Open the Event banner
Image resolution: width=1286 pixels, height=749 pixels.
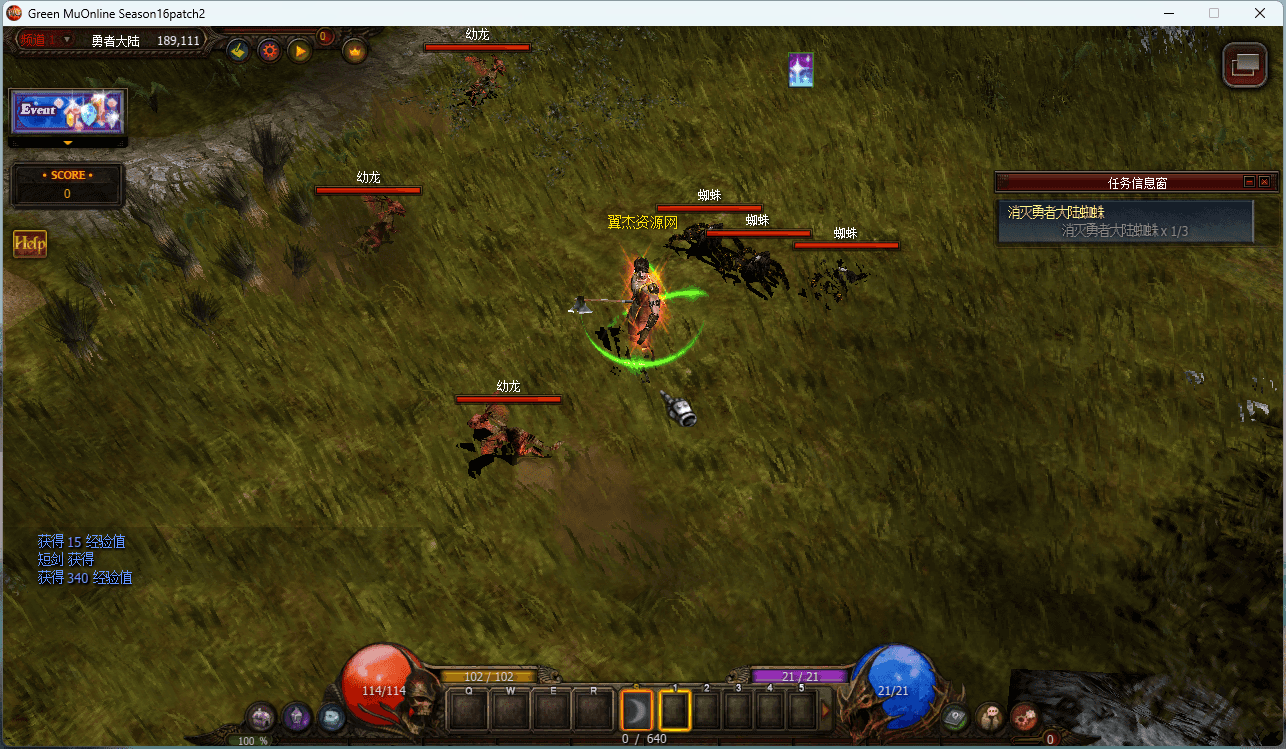(68, 111)
